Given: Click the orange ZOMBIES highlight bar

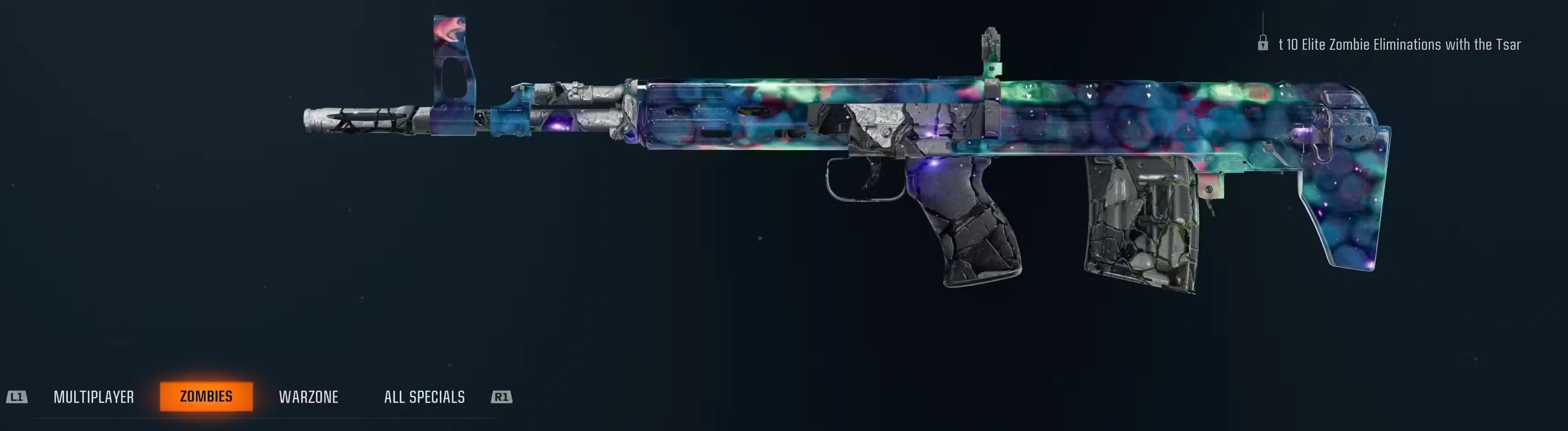Looking at the screenshot, I should [x=208, y=397].
